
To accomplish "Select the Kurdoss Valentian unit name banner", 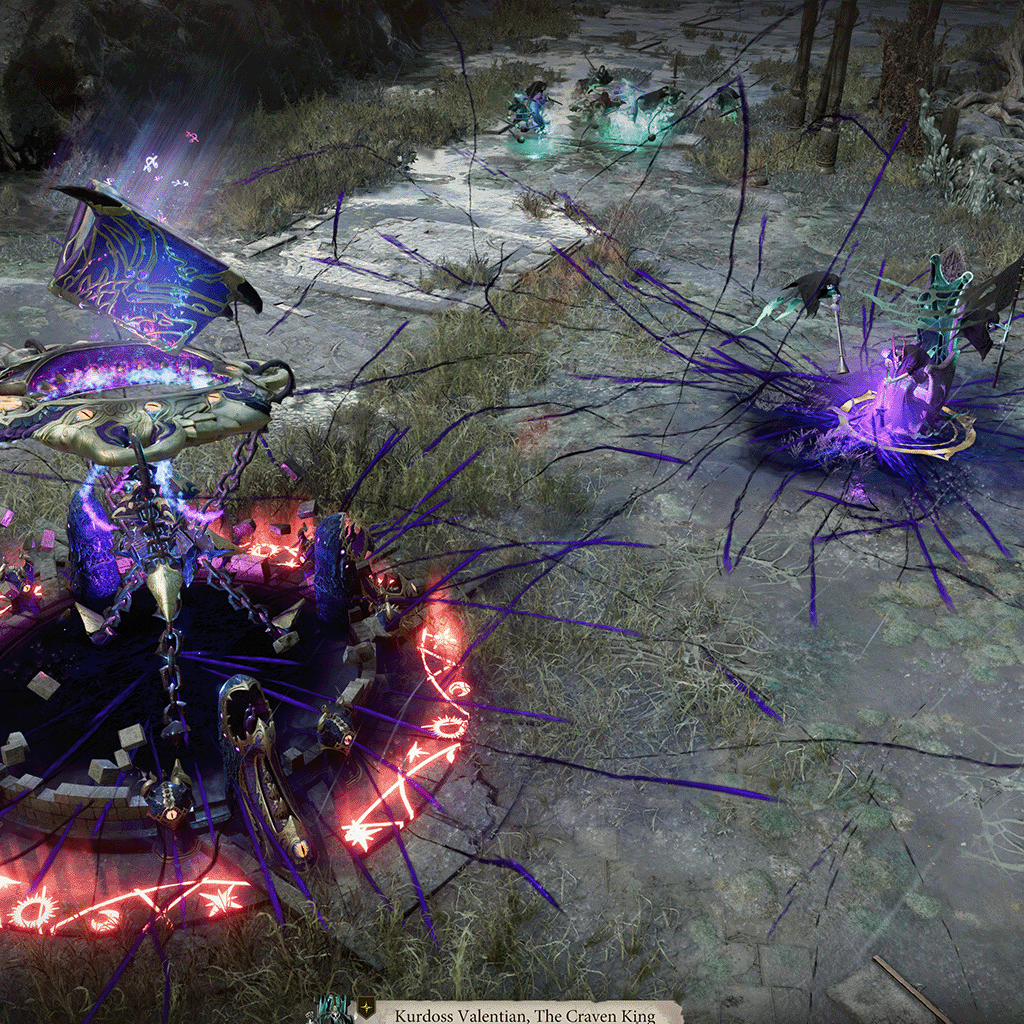I will 526,1015.
